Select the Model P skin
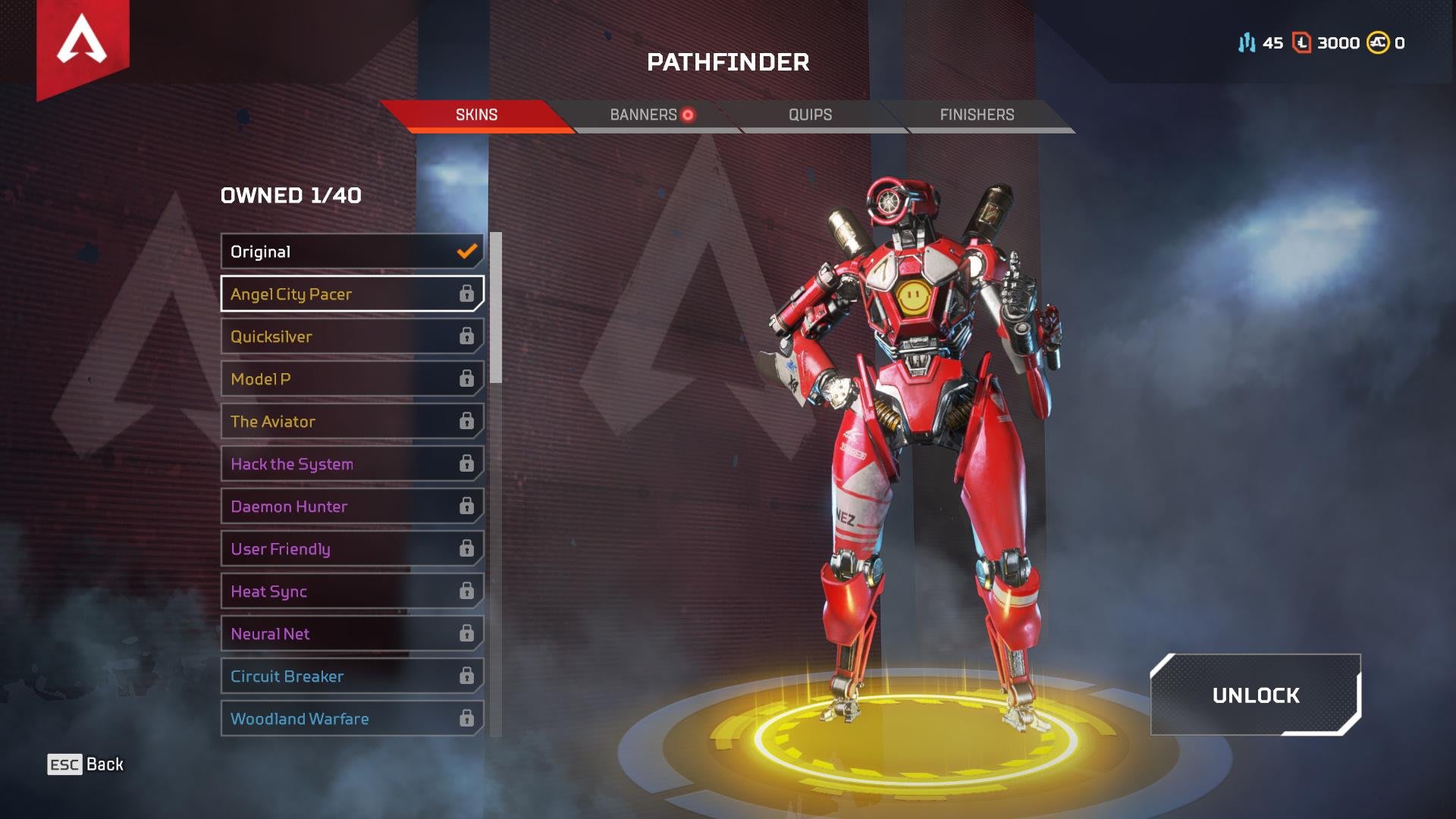The image size is (1456, 819). [x=352, y=379]
